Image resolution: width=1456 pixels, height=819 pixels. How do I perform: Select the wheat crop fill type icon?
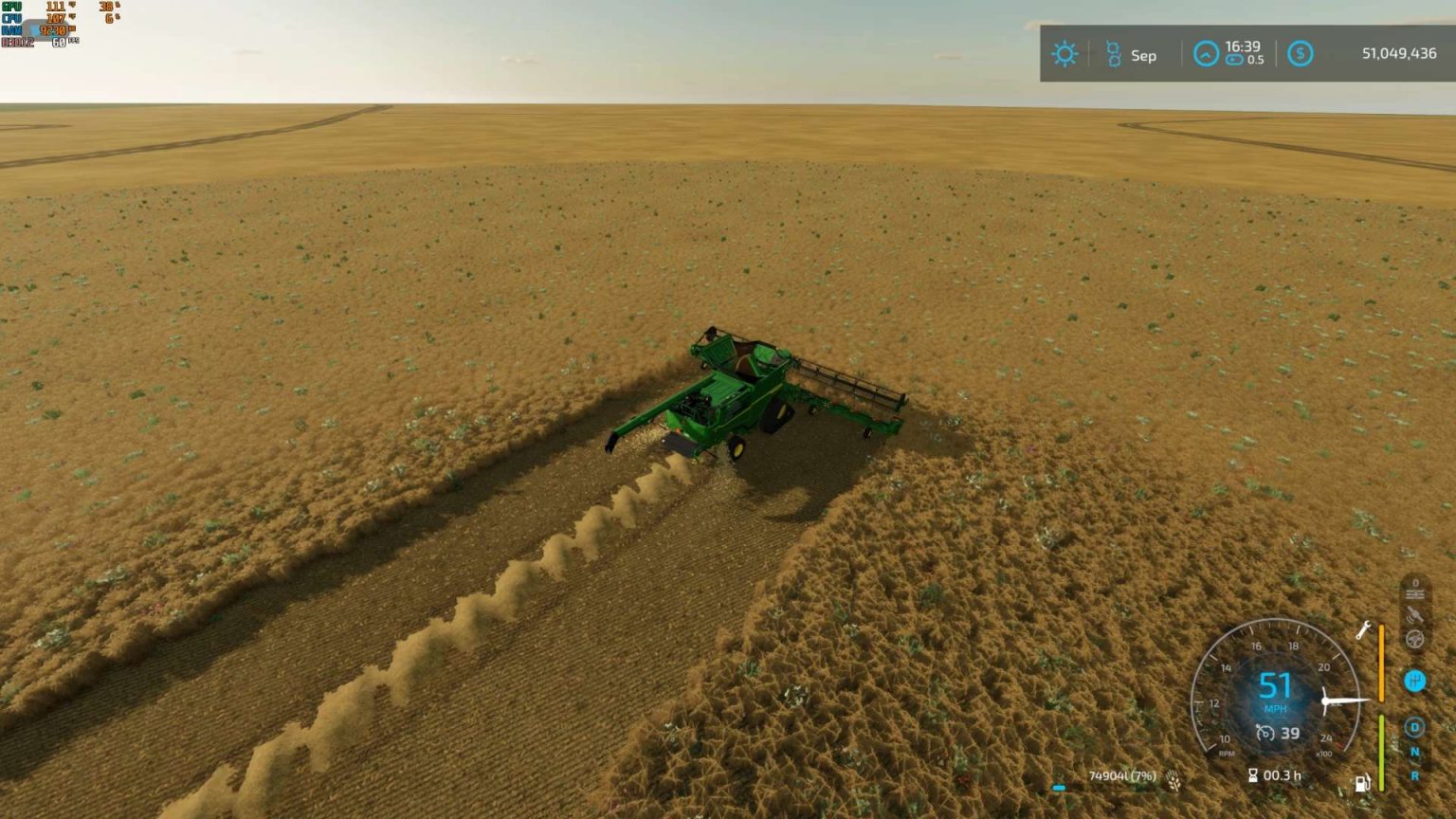[1174, 778]
